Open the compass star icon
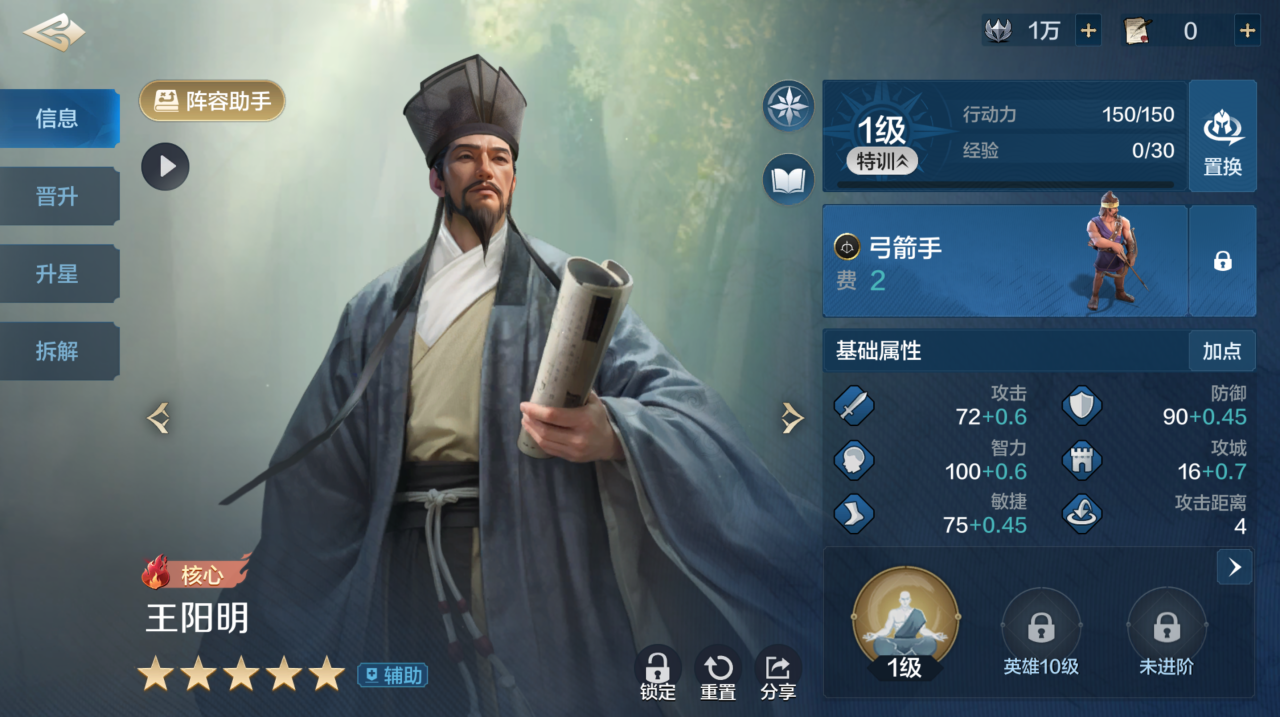Image resolution: width=1280 pixels, height=717 pixels. click(788, 105)
